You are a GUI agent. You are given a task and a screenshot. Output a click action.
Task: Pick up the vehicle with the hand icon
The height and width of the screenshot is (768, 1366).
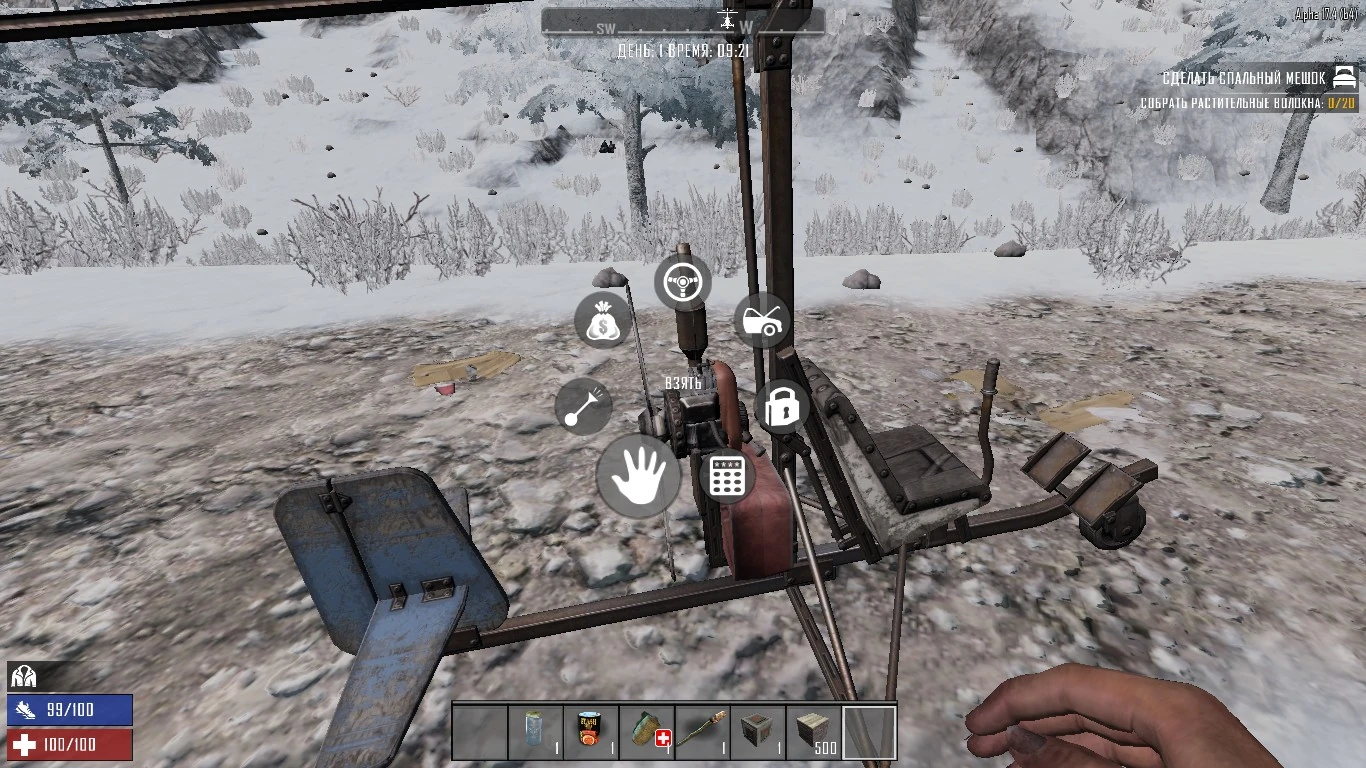click(638, 475)
